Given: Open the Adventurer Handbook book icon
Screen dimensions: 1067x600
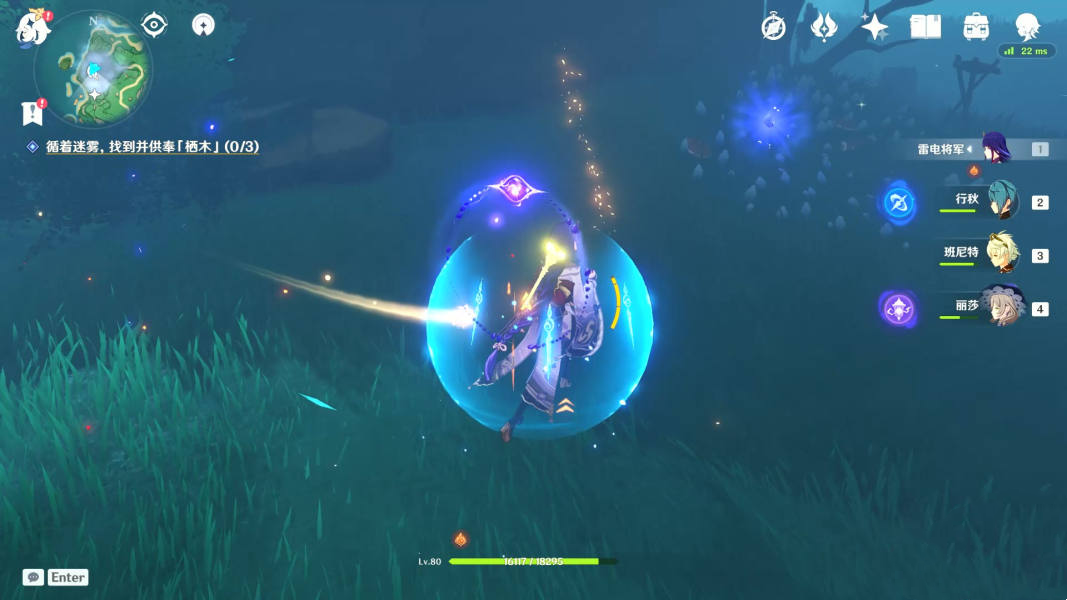Looking at the screenshot, I should coord(926,27).
